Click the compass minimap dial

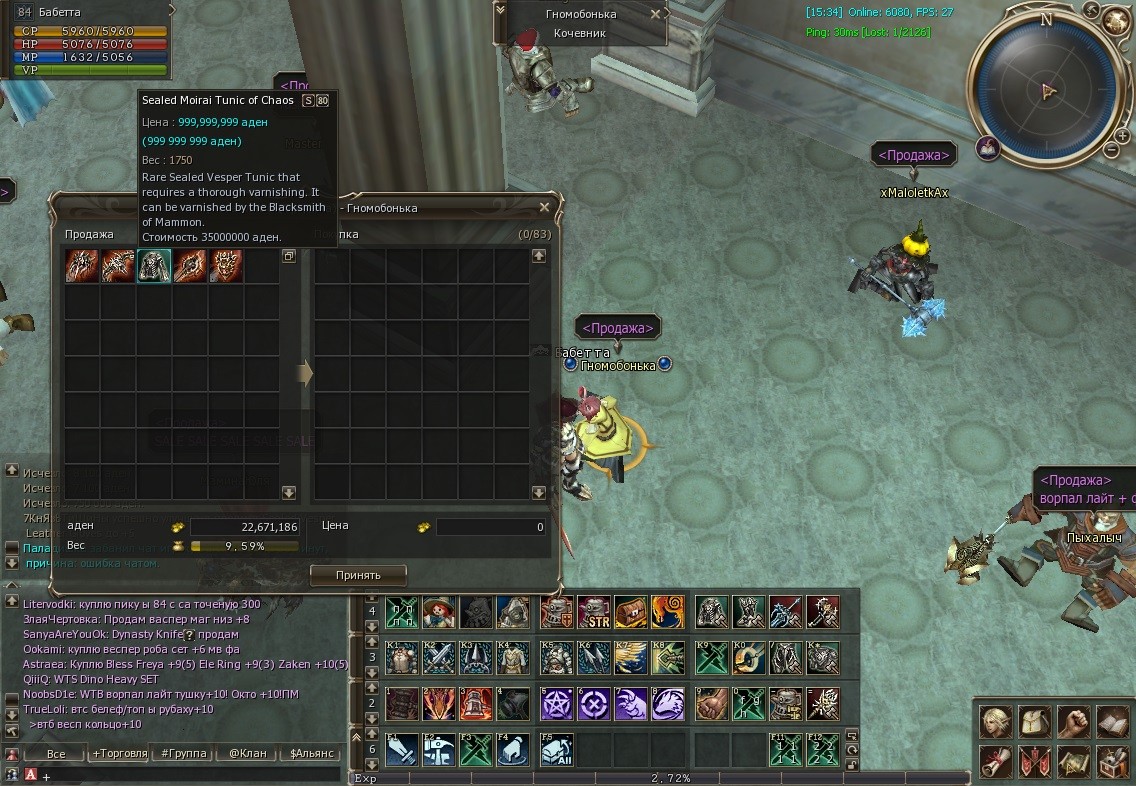(x=1047, y=91)
